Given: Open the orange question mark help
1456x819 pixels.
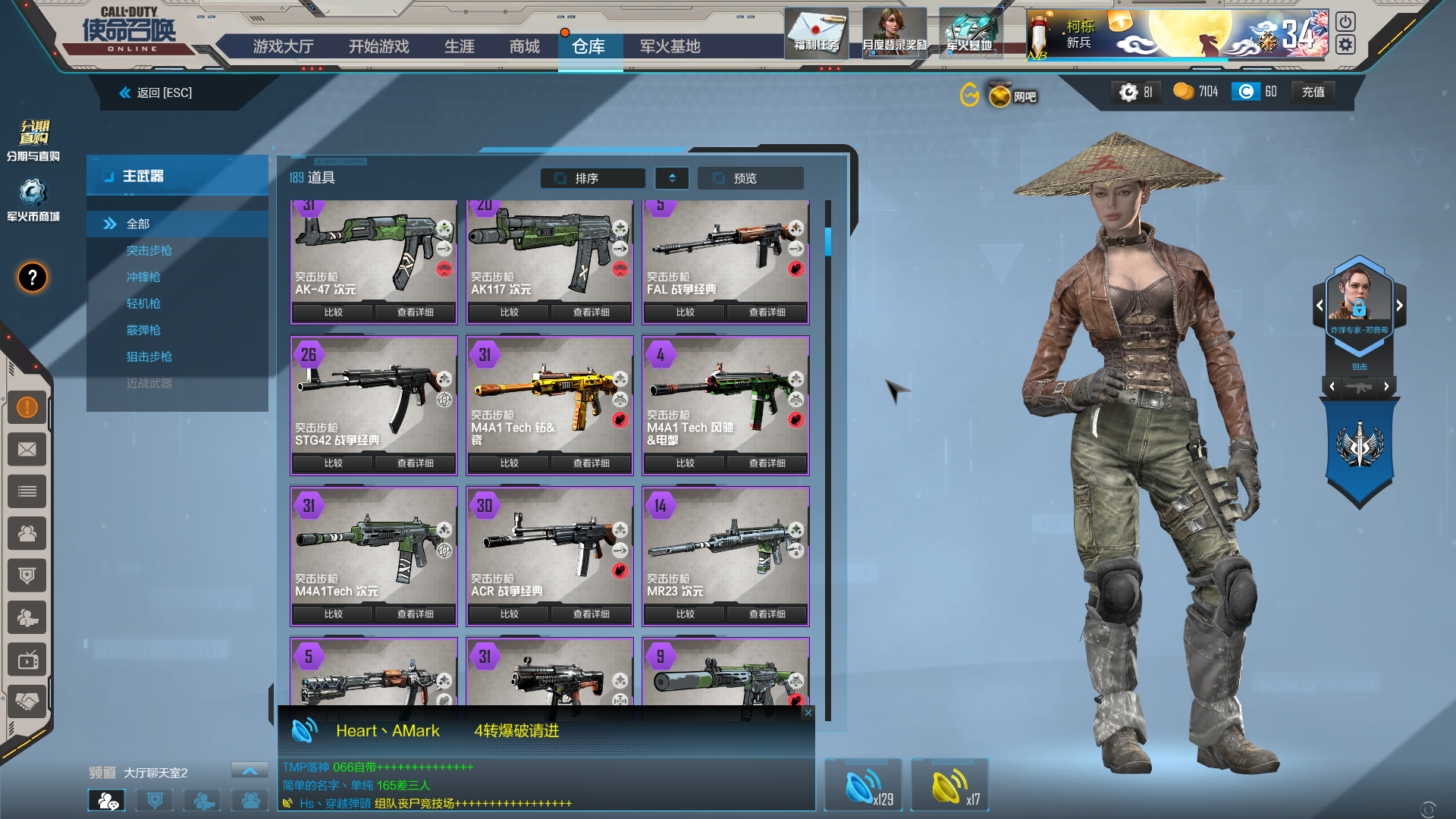Looking at the screenshot, I should click(x=32, y=278).
